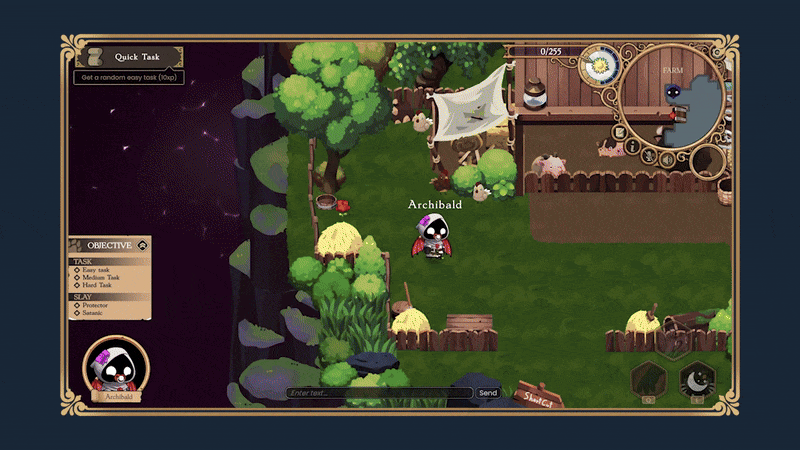Click the Quick Task button
Viewport: 800px width, 450px height.
coord(129,56)
